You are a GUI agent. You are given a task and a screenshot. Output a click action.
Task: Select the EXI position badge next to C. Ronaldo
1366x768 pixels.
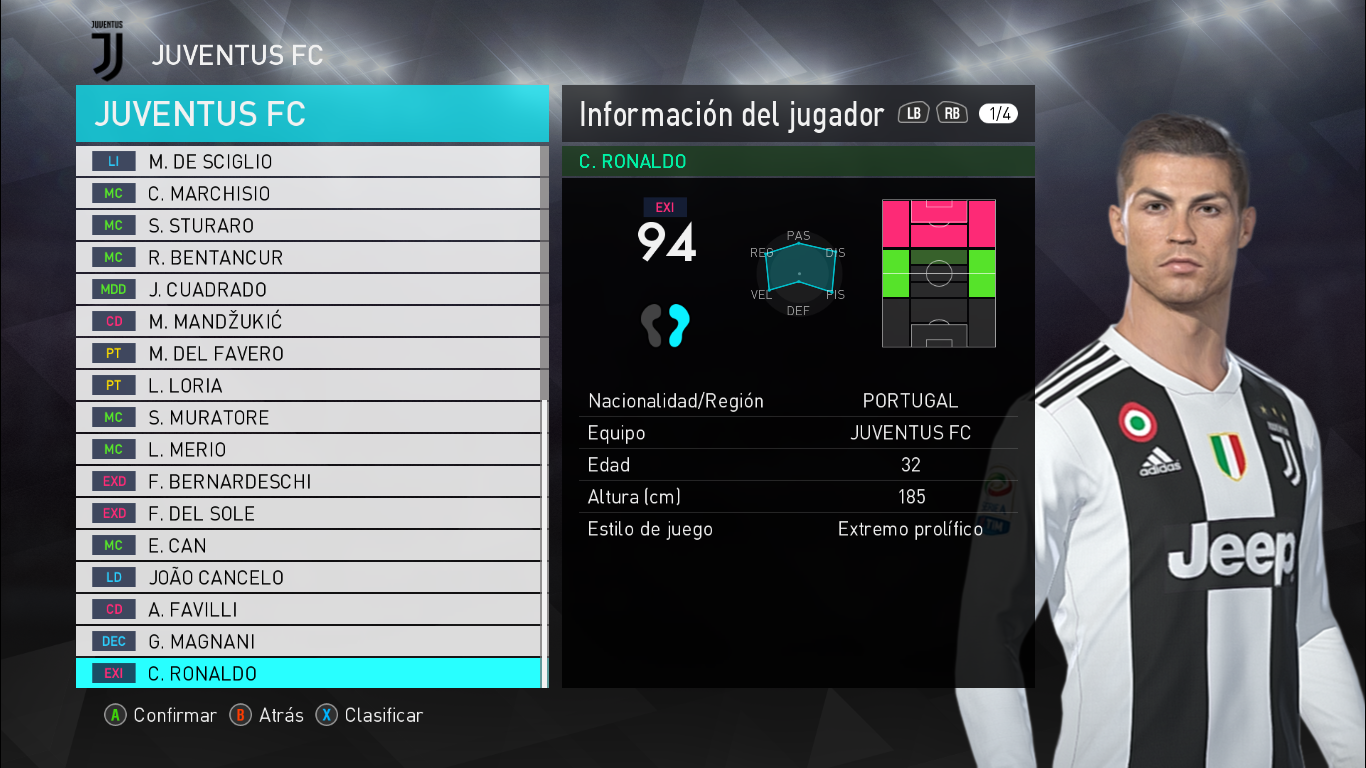click(113, 673)
